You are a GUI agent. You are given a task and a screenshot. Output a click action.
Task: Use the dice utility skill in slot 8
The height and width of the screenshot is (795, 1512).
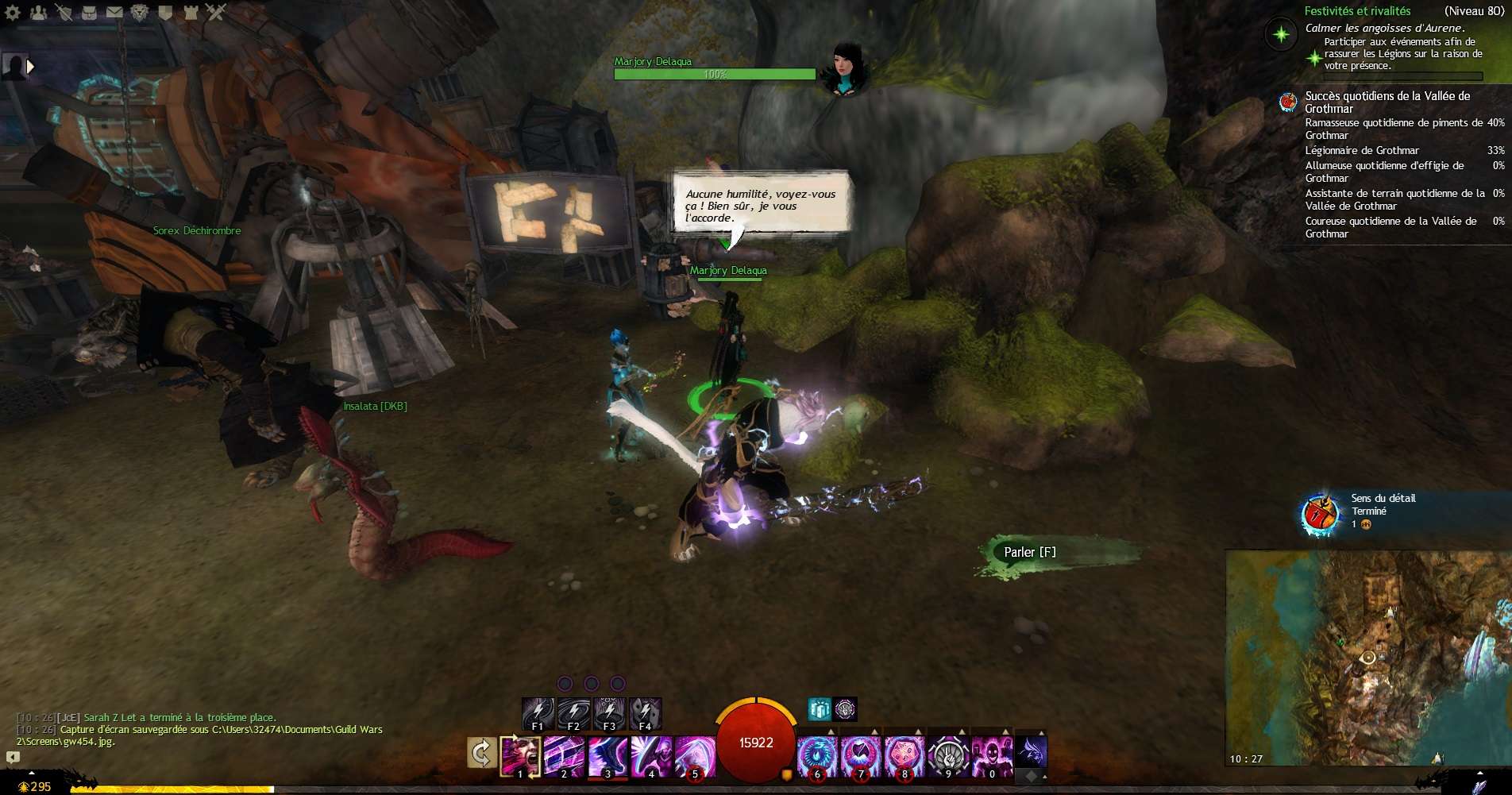tap(904, 755)
